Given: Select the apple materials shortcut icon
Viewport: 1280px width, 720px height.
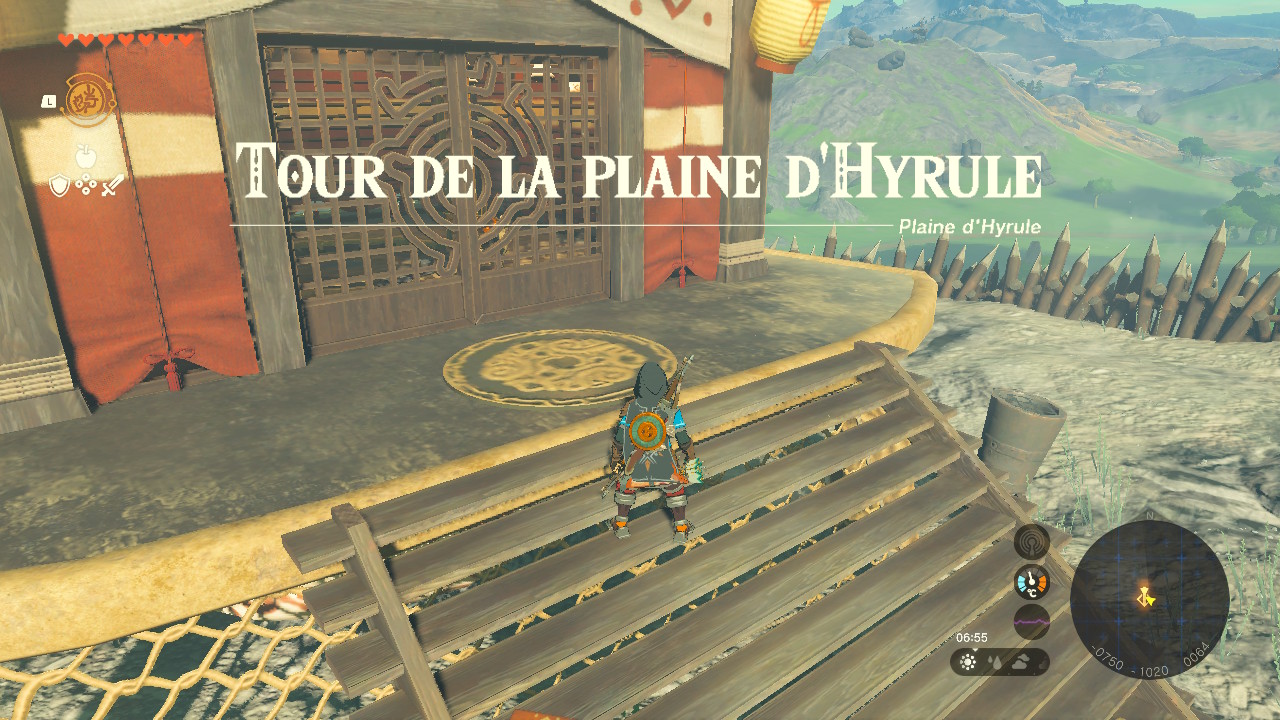Looking at the screenshot, I should point(85,156).
